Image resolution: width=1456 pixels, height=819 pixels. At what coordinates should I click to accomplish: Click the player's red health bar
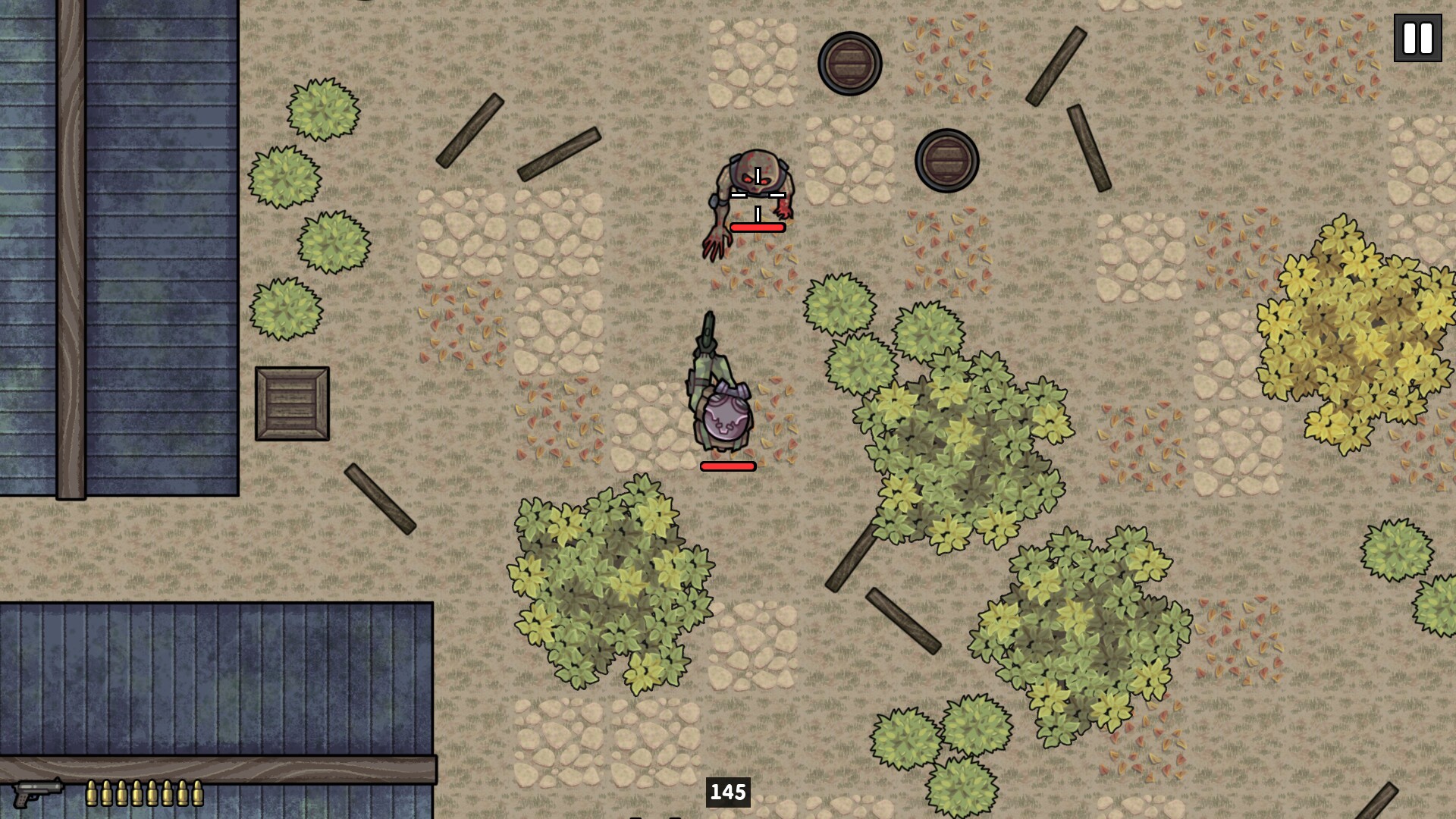point(726,466)
